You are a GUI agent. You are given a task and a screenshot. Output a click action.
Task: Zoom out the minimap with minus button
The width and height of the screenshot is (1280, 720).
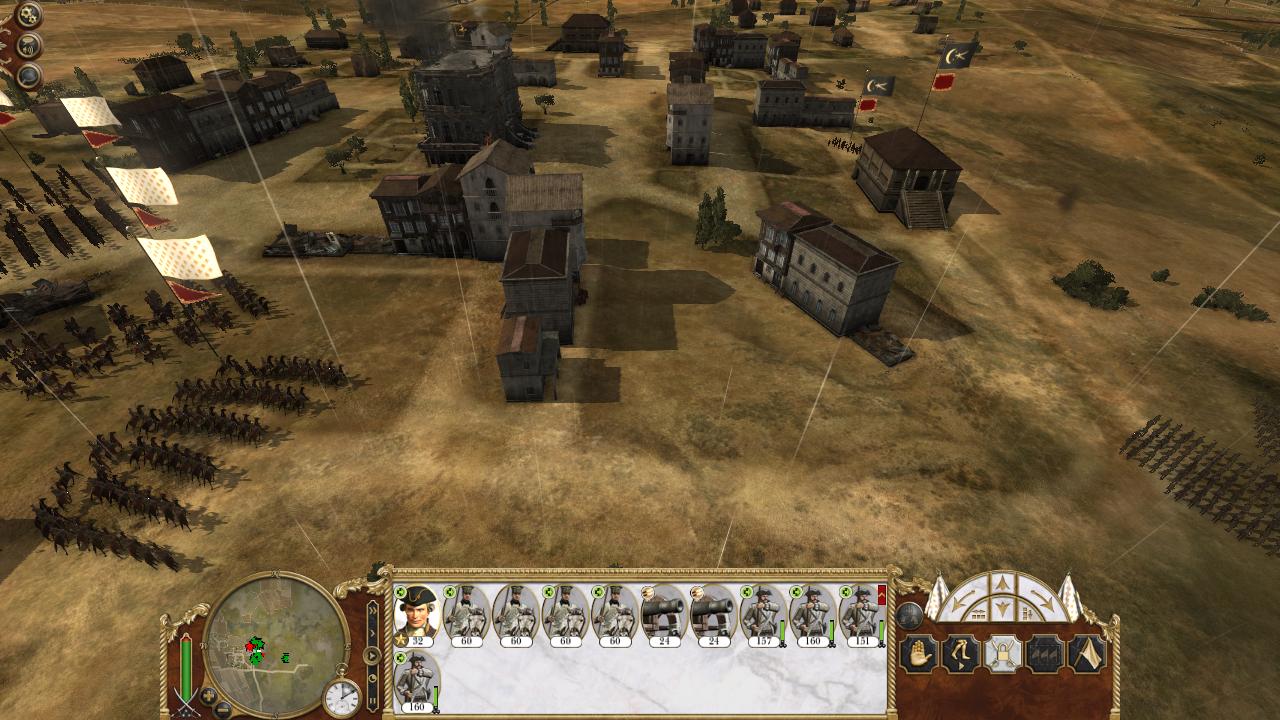click(x=223, y=708)
